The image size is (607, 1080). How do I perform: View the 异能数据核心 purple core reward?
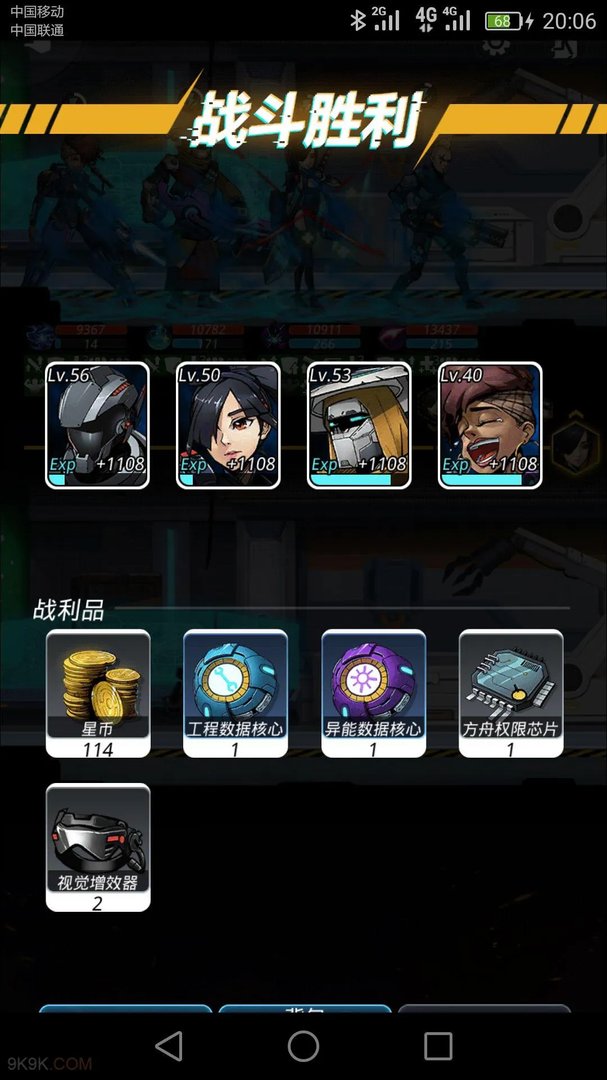[x=373, y=692]
